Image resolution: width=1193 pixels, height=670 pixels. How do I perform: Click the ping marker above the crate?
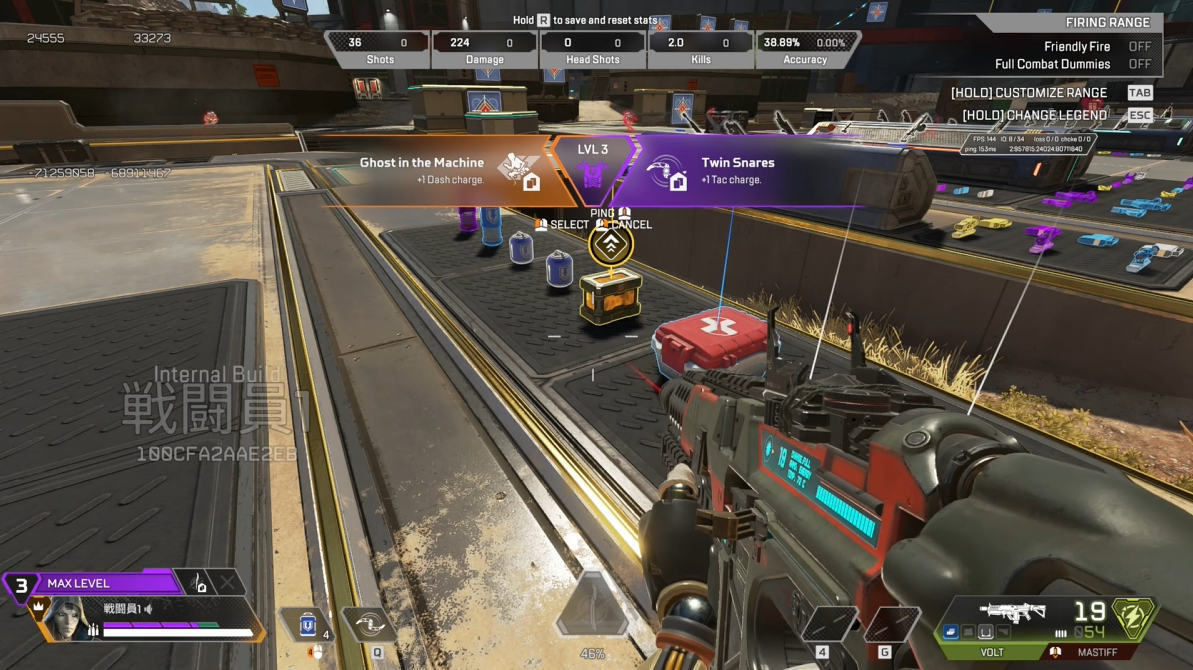pyautogui.click(x=610, y=245)
